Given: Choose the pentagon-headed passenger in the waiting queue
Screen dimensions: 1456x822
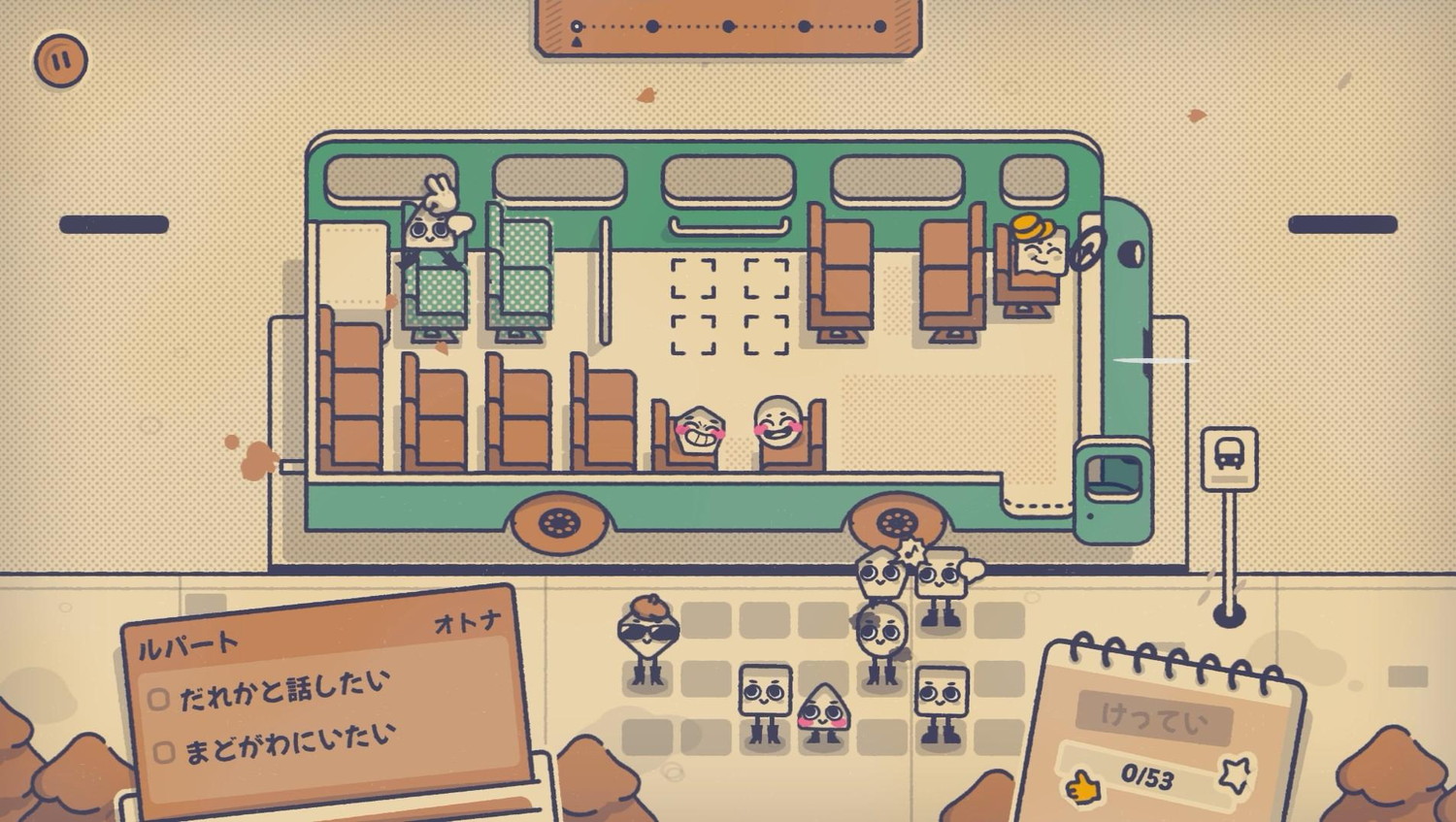Looking at the screenshot, I should click(x=881, y=575).
